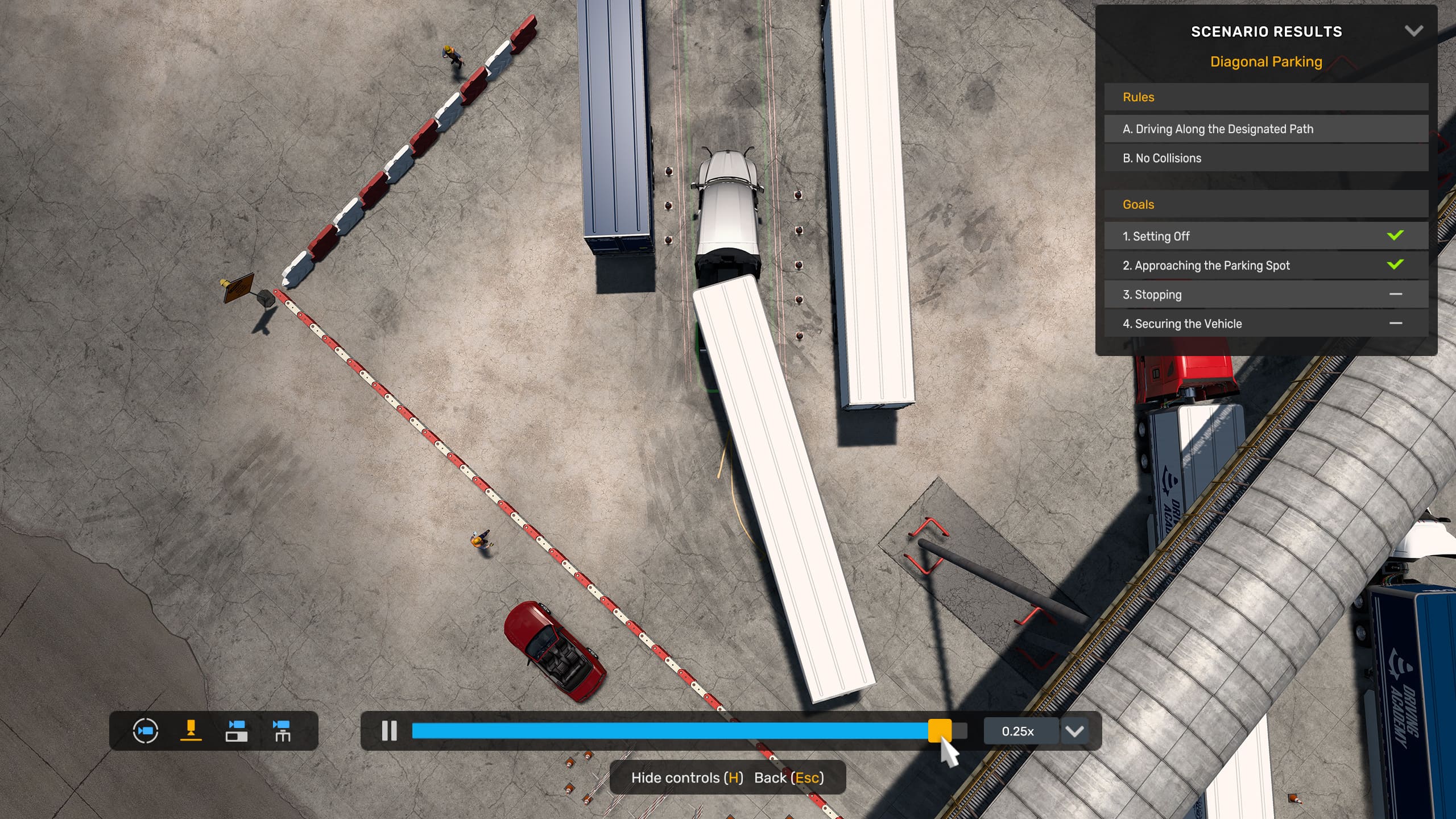Select Approaching the Parking Spot goal
Viewport: 1456px width, 819px height.
[1266, 265]
